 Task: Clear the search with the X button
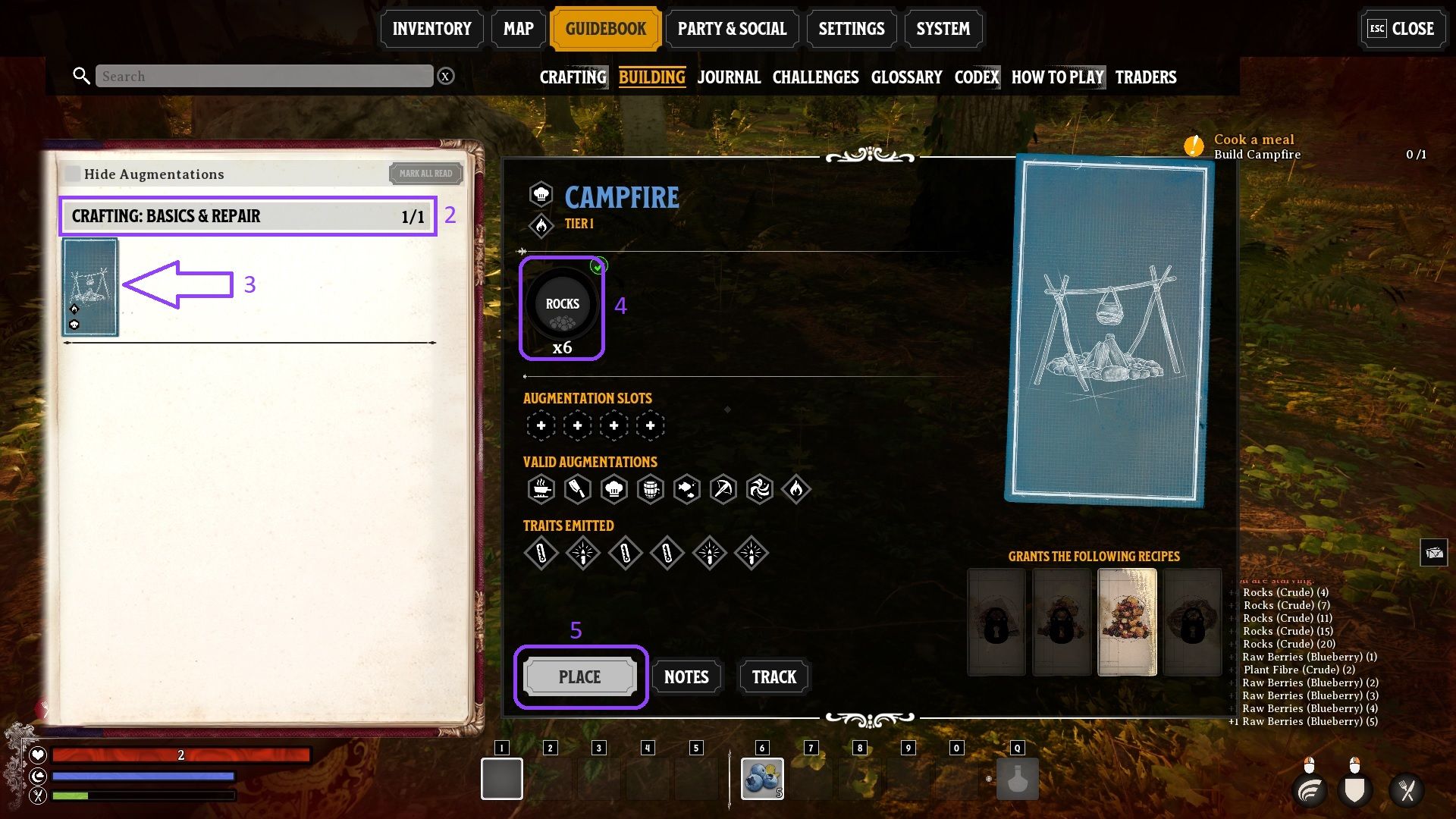point(446,77)
